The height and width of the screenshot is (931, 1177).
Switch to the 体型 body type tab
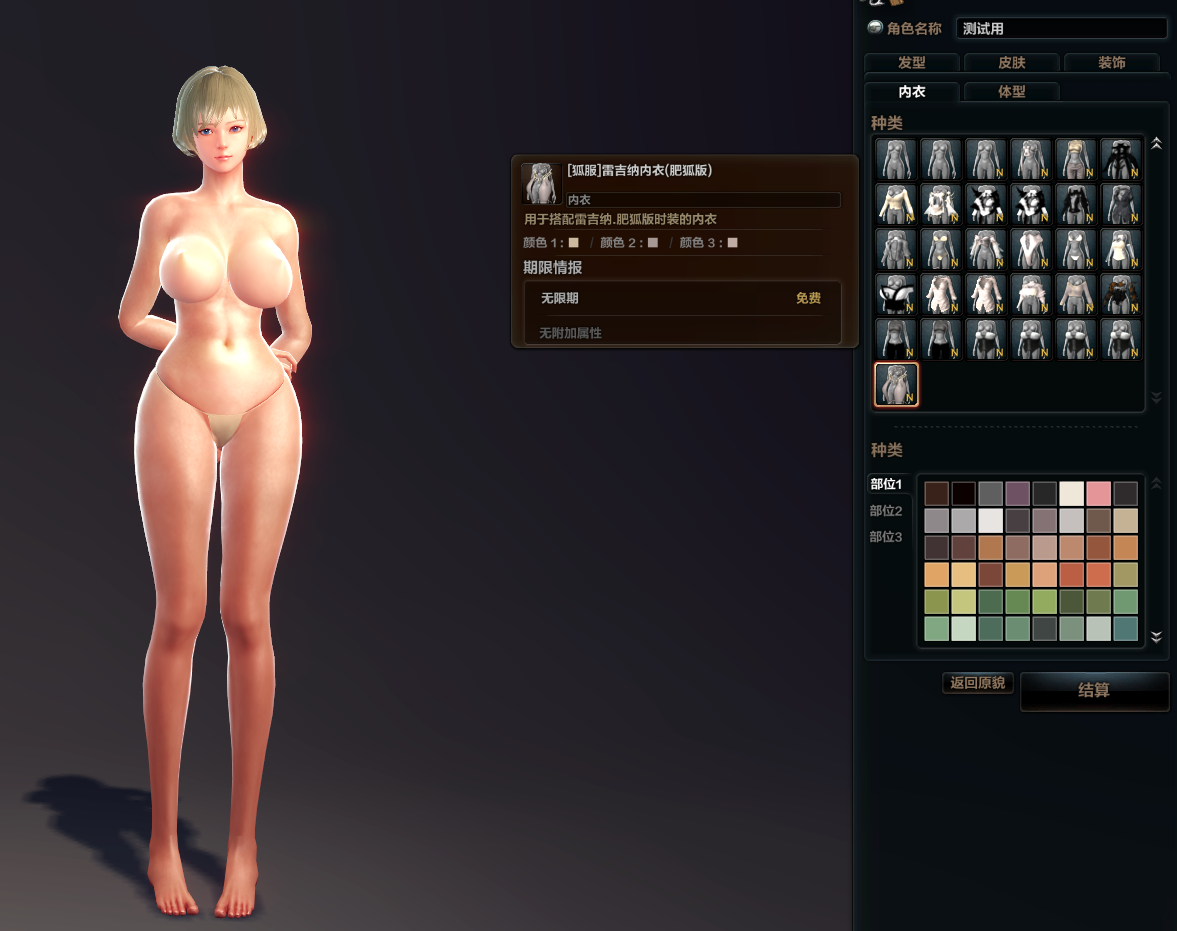[1011, 92]
